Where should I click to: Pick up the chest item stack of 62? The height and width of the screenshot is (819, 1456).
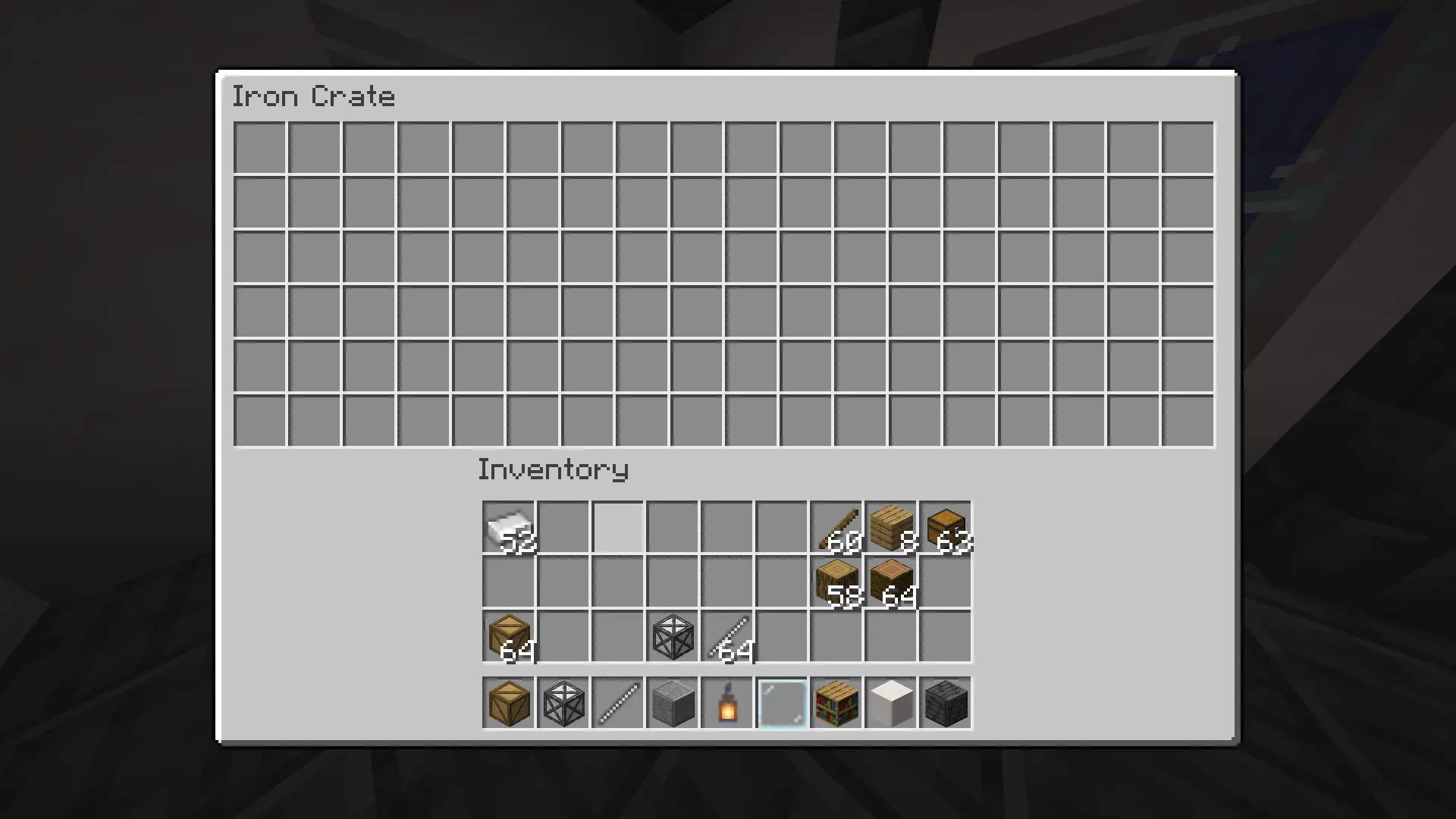pos(945,529)
